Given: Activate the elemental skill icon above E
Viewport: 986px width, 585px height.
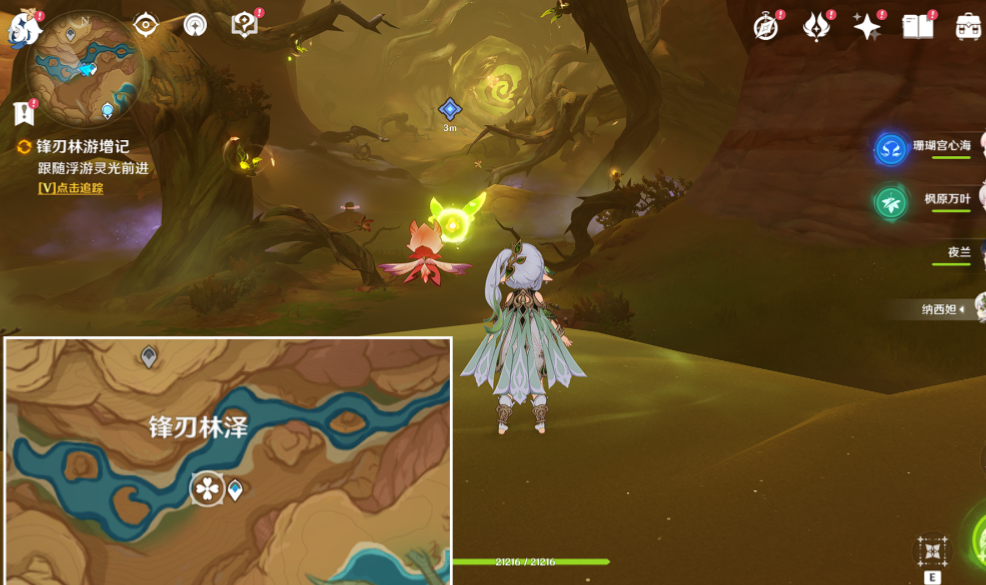Looking at the screenshot, I should click(x=932, y=550).
